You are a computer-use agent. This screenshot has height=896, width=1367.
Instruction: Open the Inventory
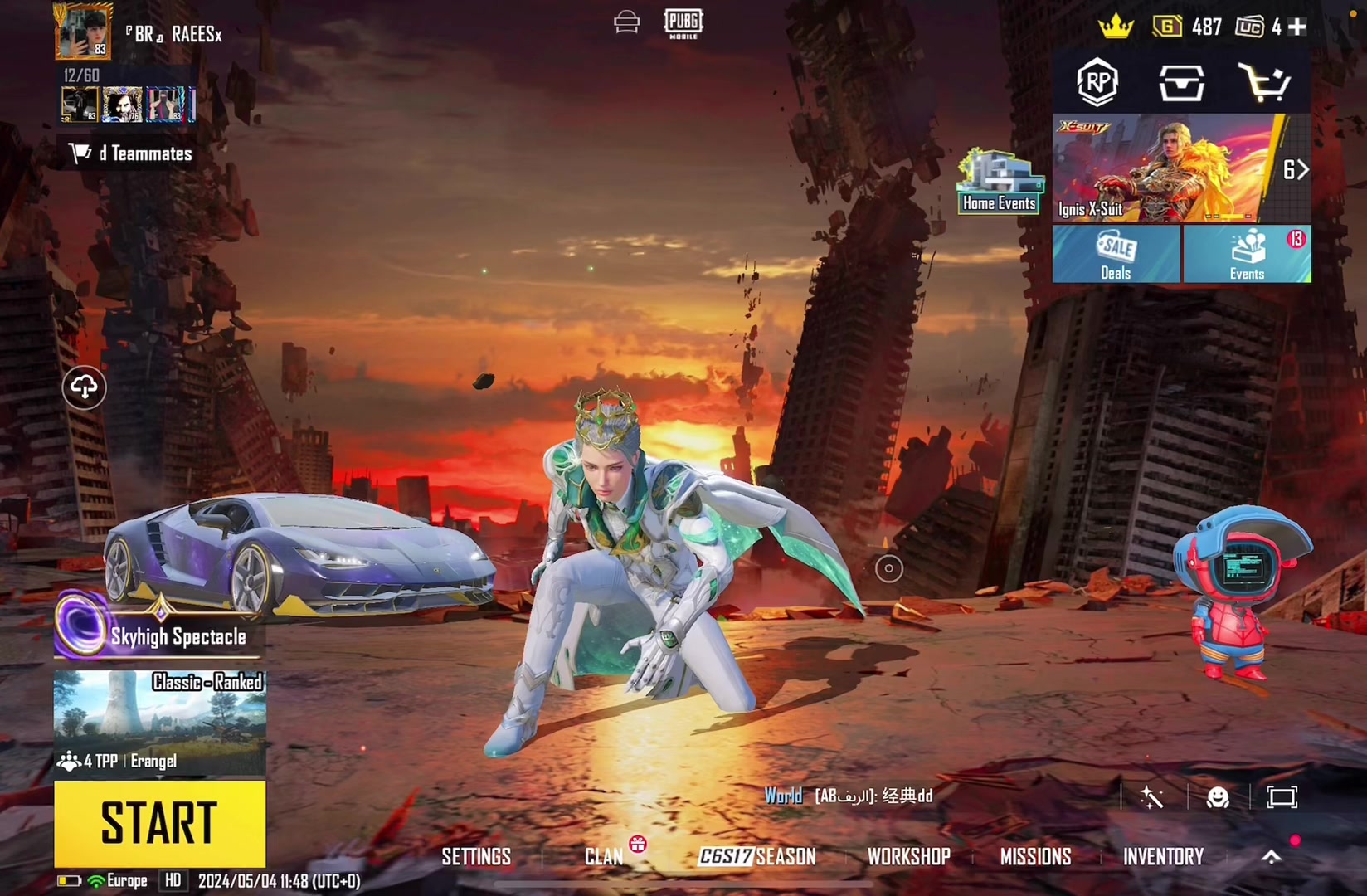point(1163,856)
